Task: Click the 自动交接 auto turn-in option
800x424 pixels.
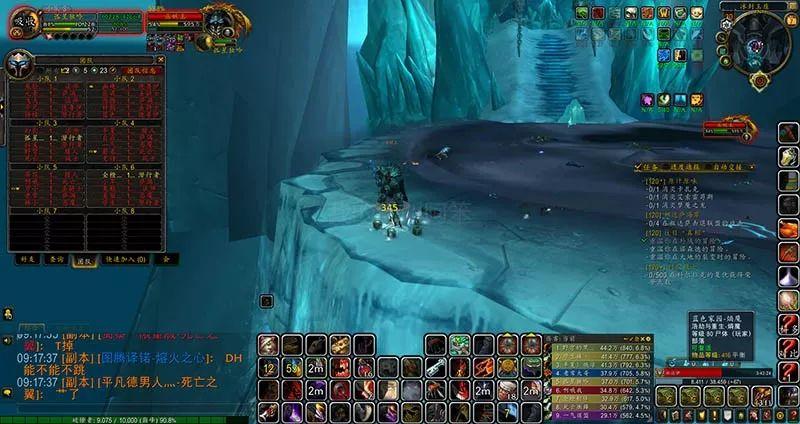Action: click(723, 168)
